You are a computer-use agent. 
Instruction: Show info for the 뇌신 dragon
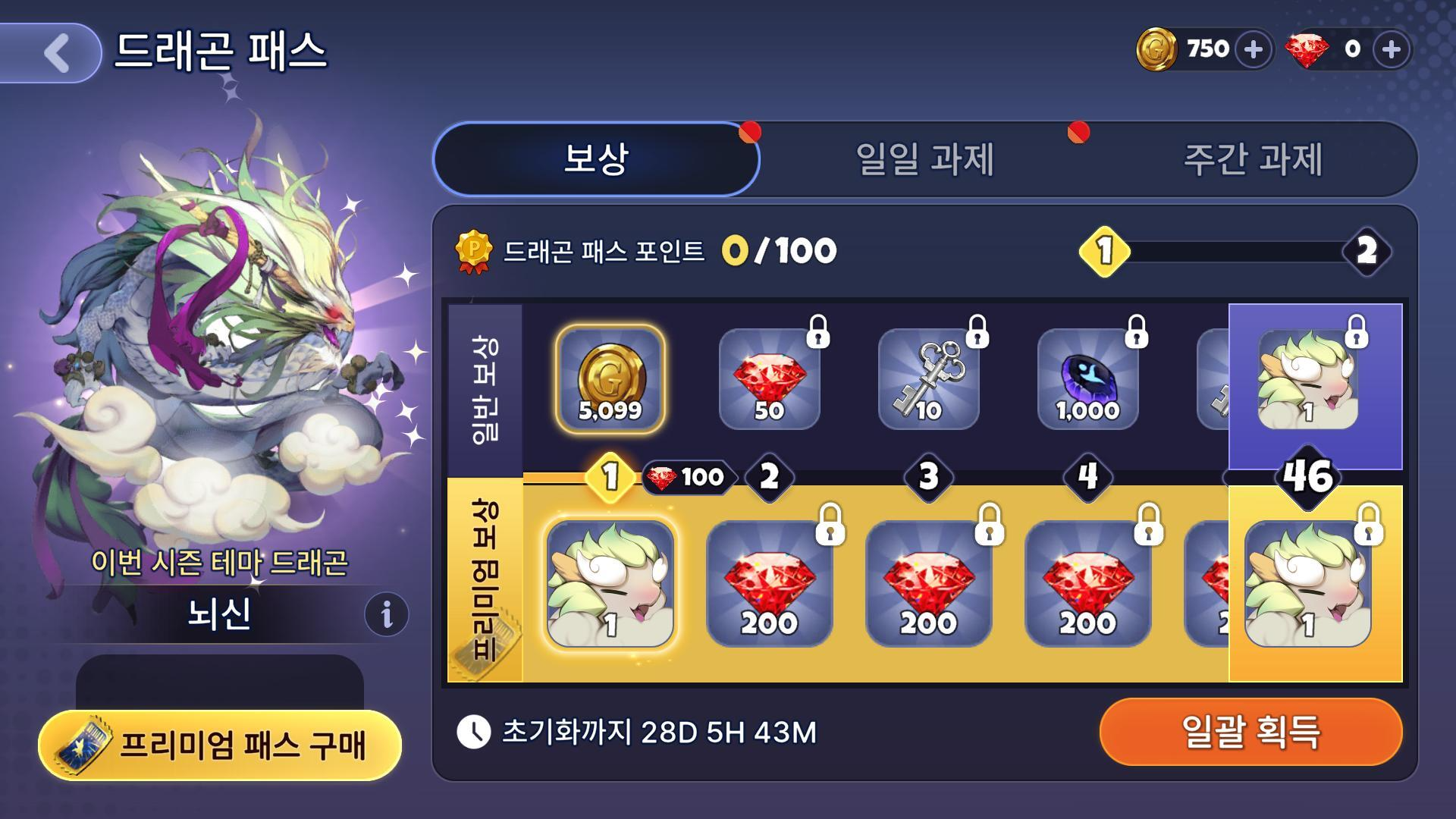(x=386, y=613)
